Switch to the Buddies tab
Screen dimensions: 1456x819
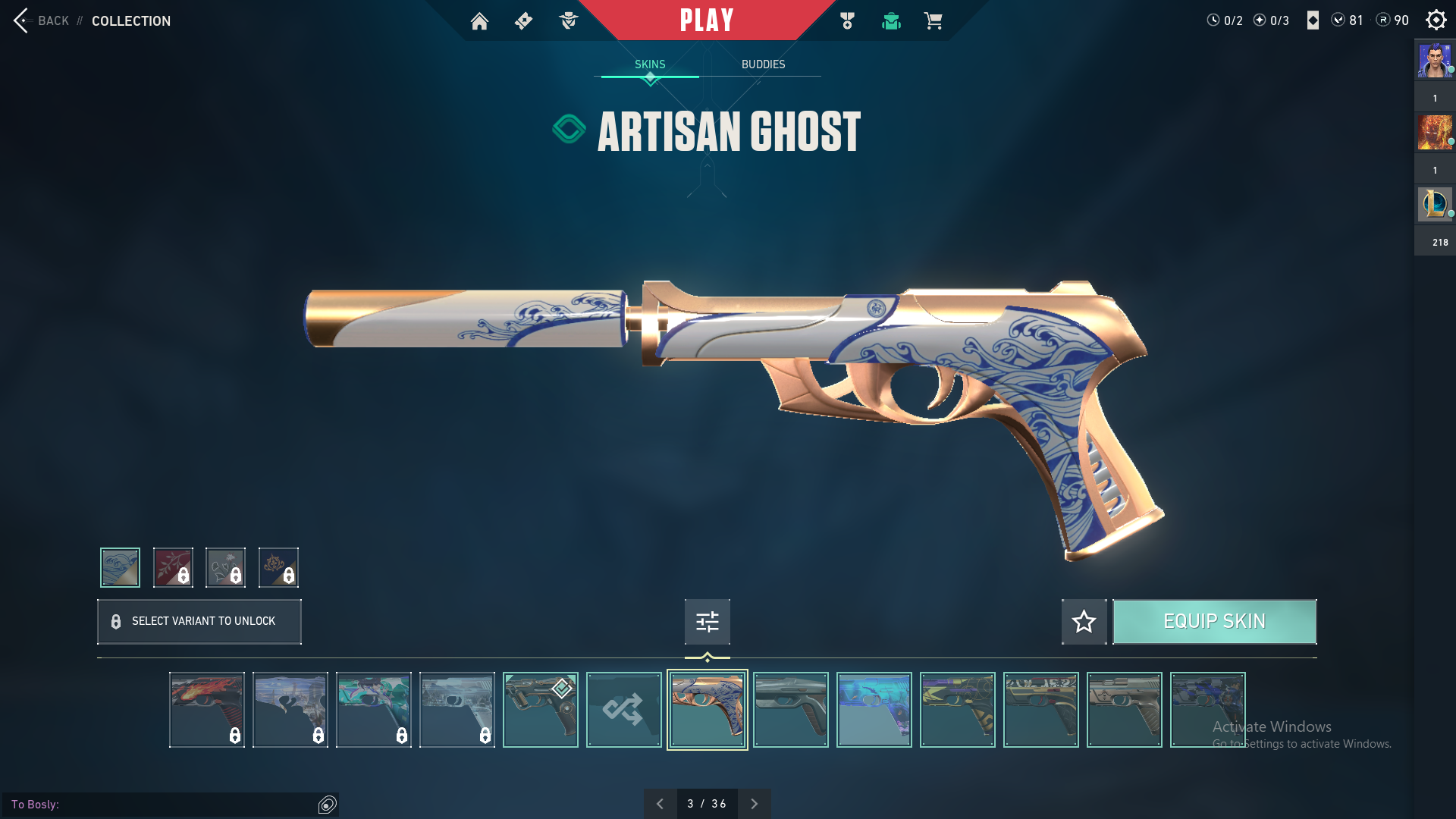point(763,64)
